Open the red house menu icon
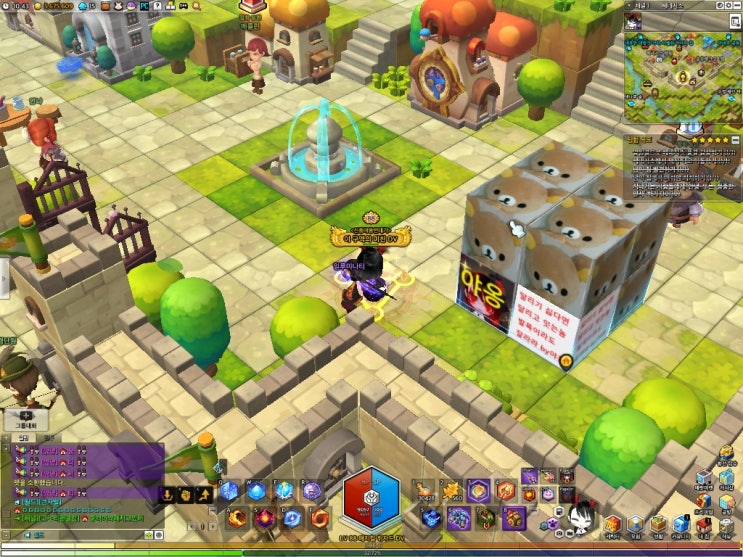Image resolution: width=743 pixels, height=557 pixels. coord(703,524)
